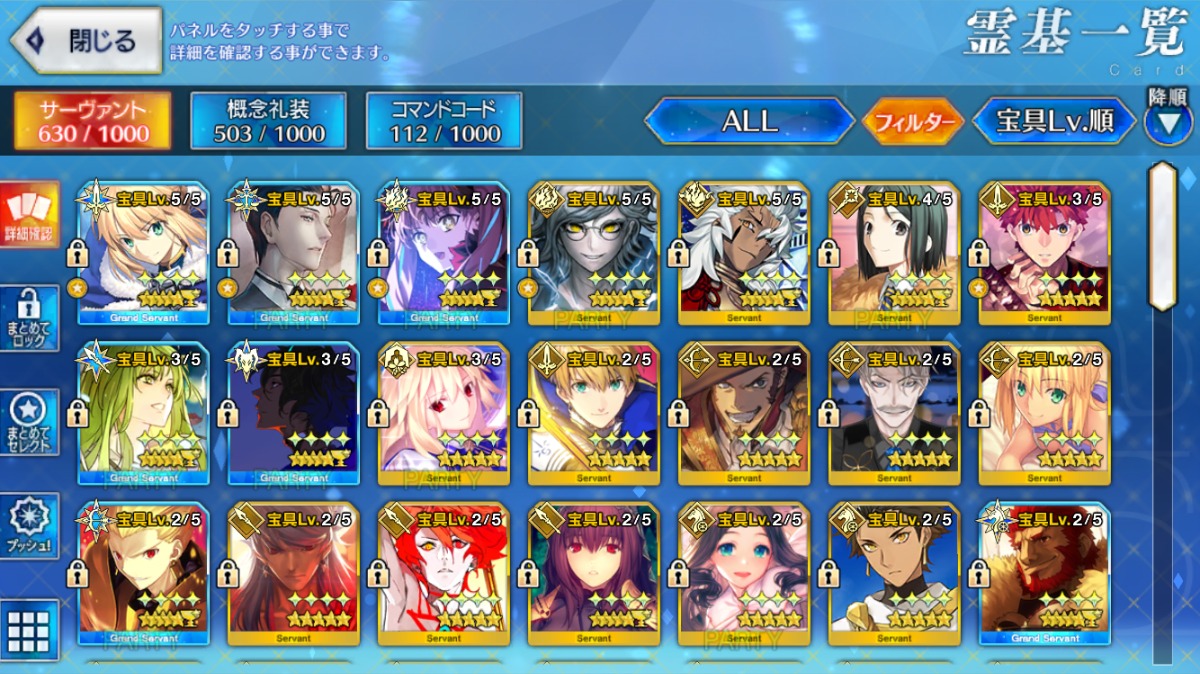Viewport: 1200px width, 674px height.
Task: Select the まとめてロック bulk lock button
Action: pos(29,317)
